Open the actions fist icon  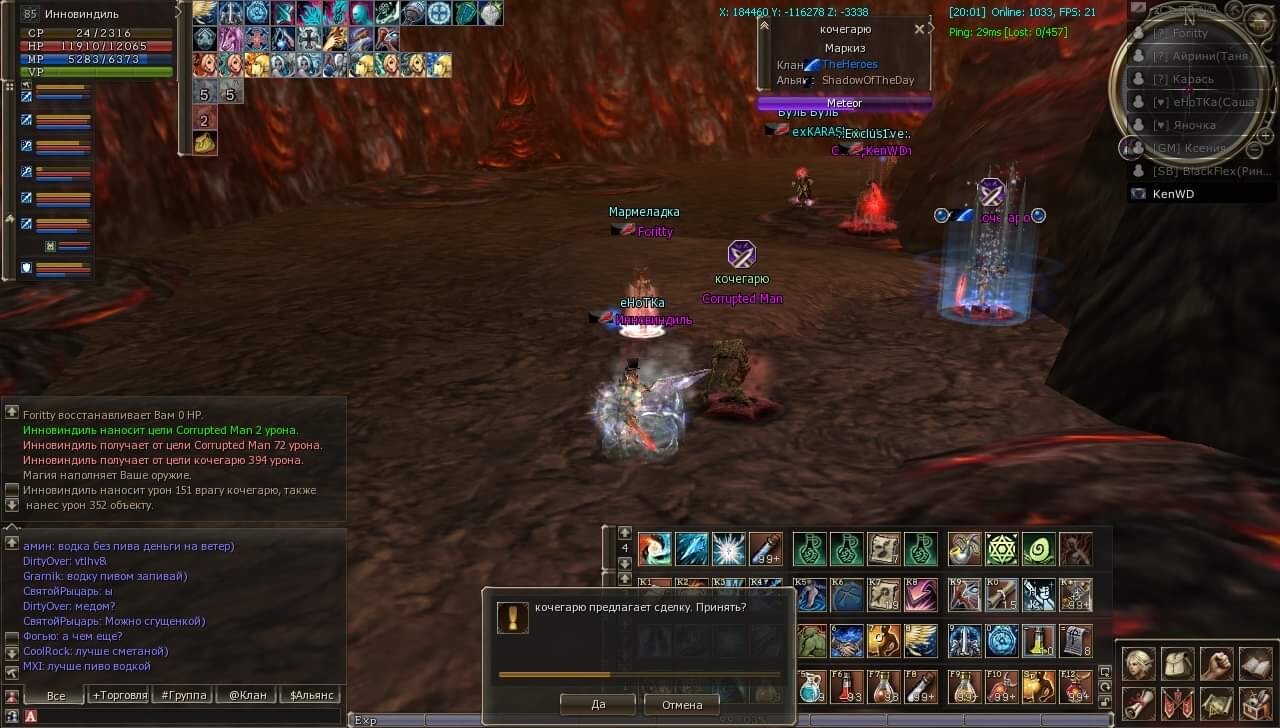[x=1216, y=664]
